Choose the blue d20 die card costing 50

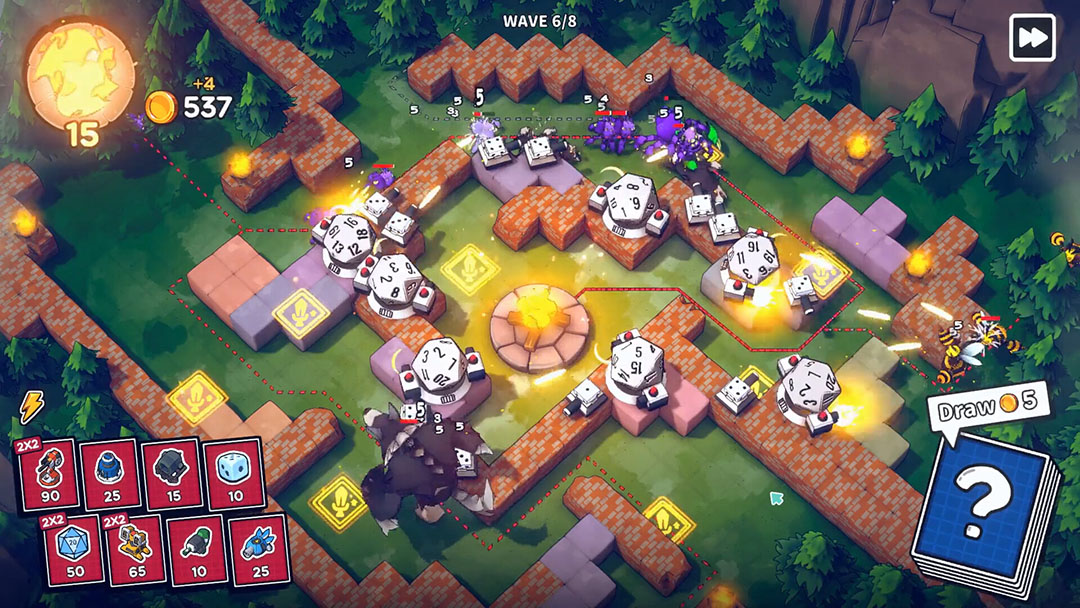pos(73,549)
